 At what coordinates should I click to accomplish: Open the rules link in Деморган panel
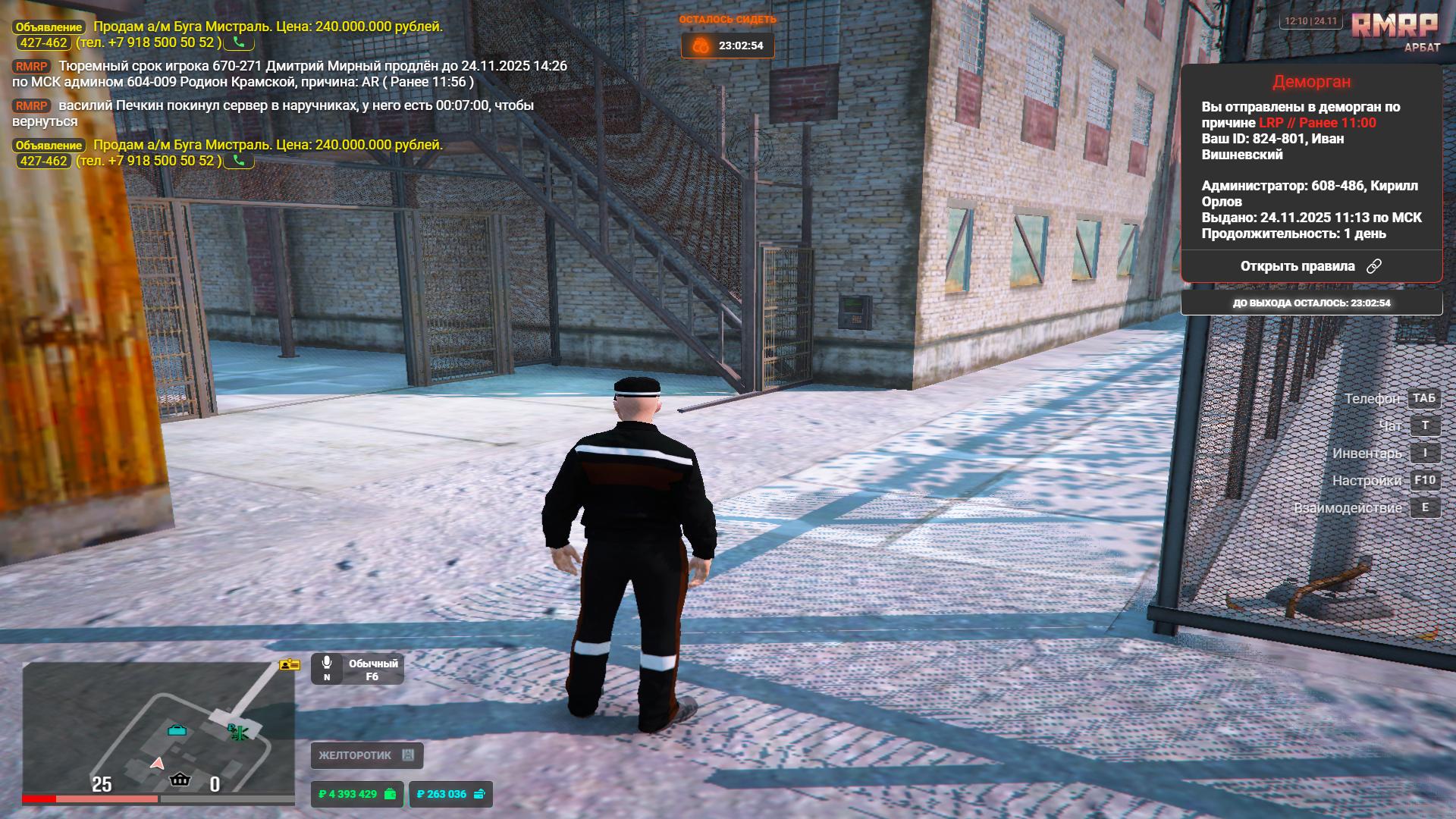coord(1310,266)
